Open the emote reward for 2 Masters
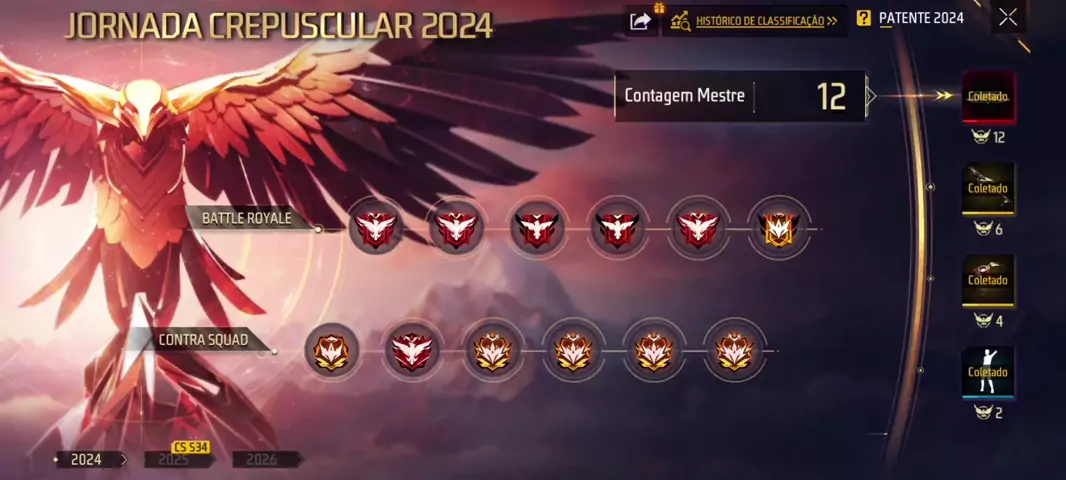Image resolution: width=1066 pixels, height=480 pixels. pos(988,371)
